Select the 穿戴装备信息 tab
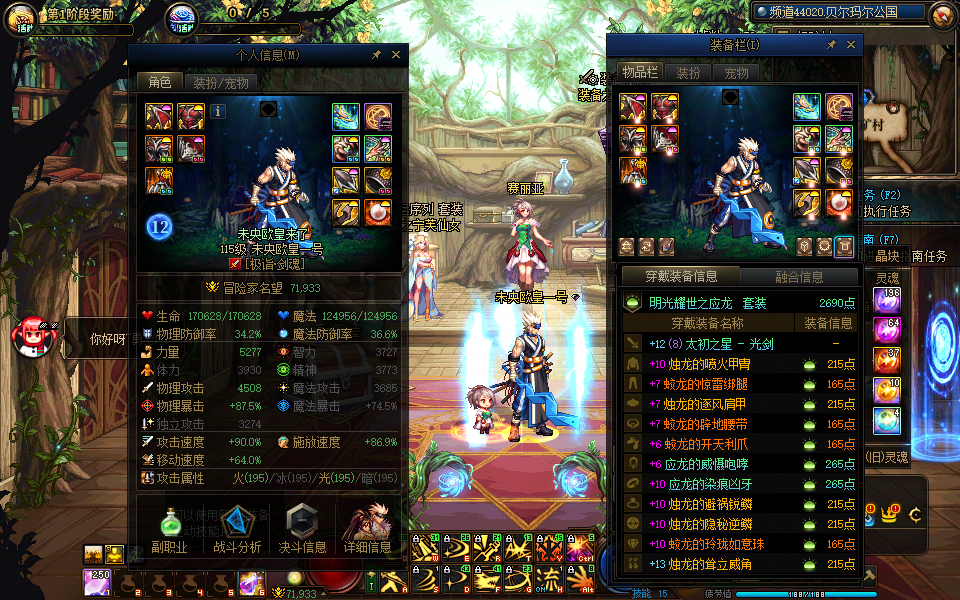960x600 pixels. tap(680, 277)
